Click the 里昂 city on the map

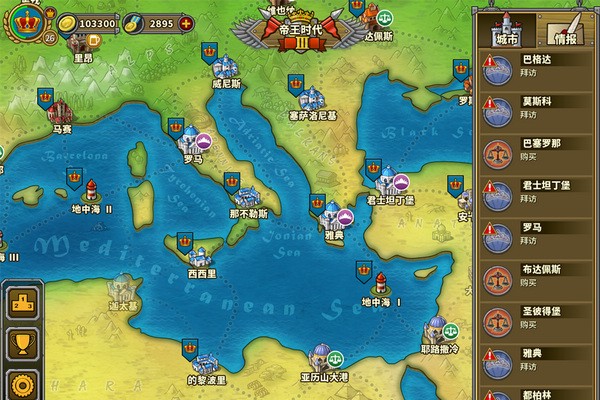(82, 44)
